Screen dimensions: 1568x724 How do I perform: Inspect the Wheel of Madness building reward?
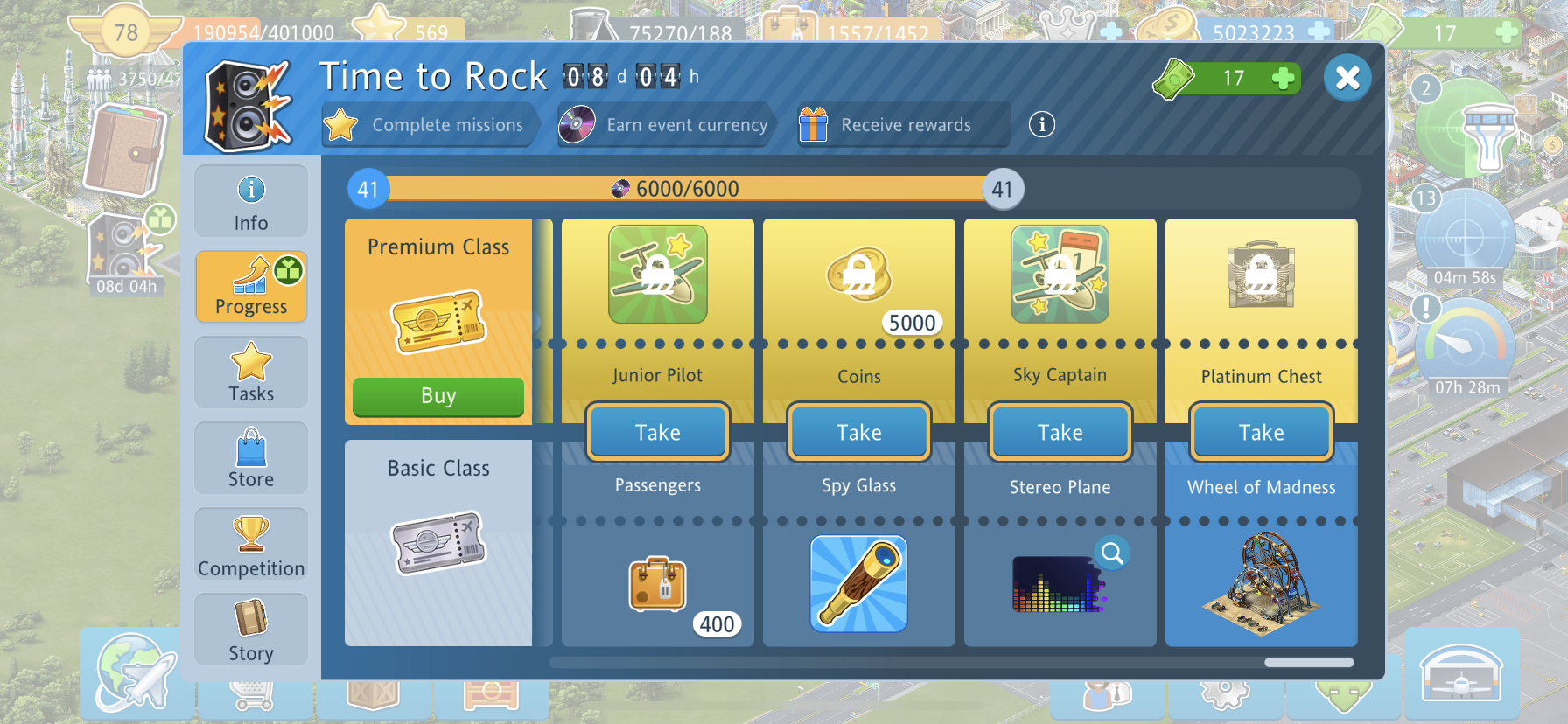pos(1262,582)
